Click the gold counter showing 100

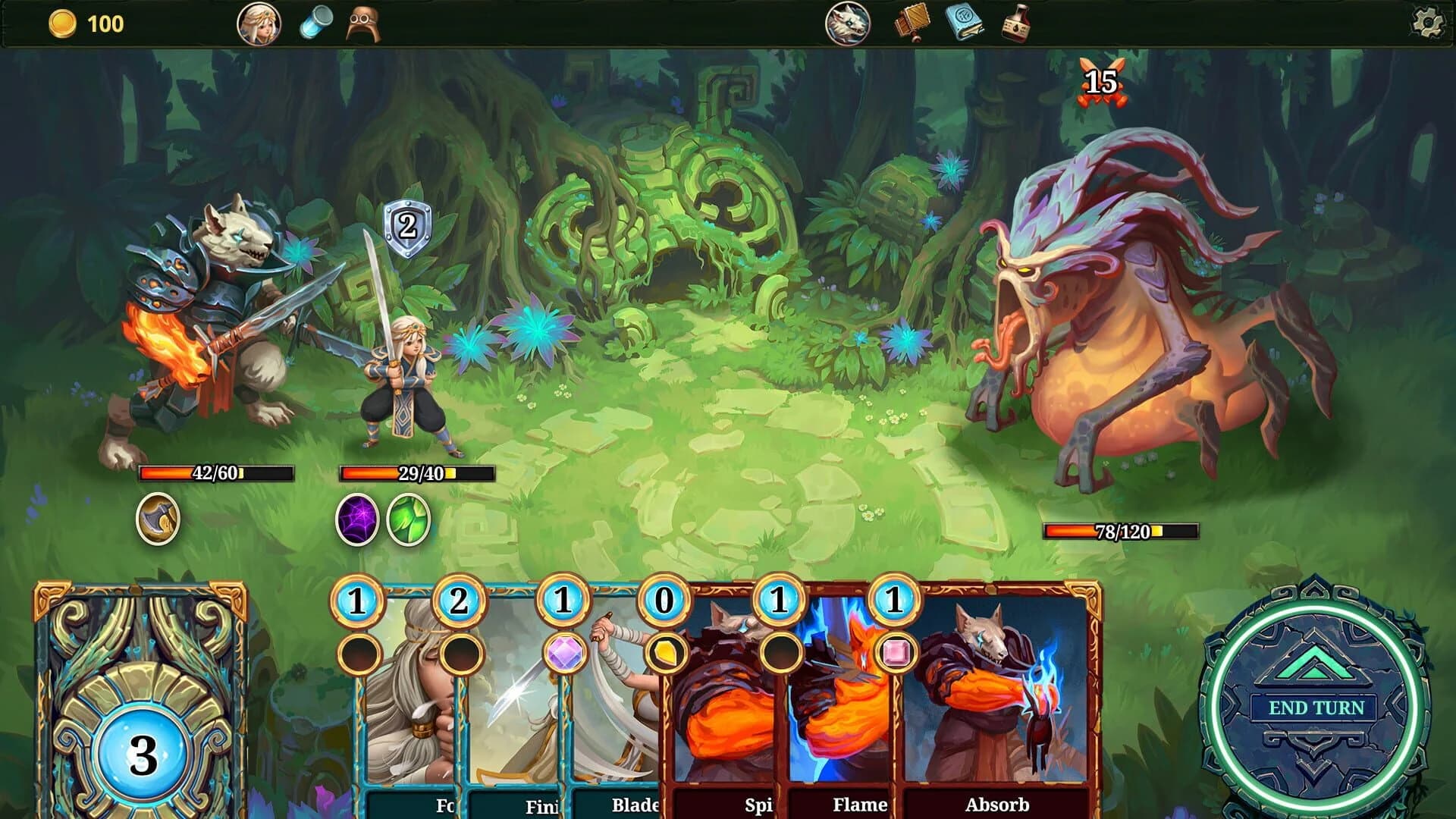click(x=83, y=23)
